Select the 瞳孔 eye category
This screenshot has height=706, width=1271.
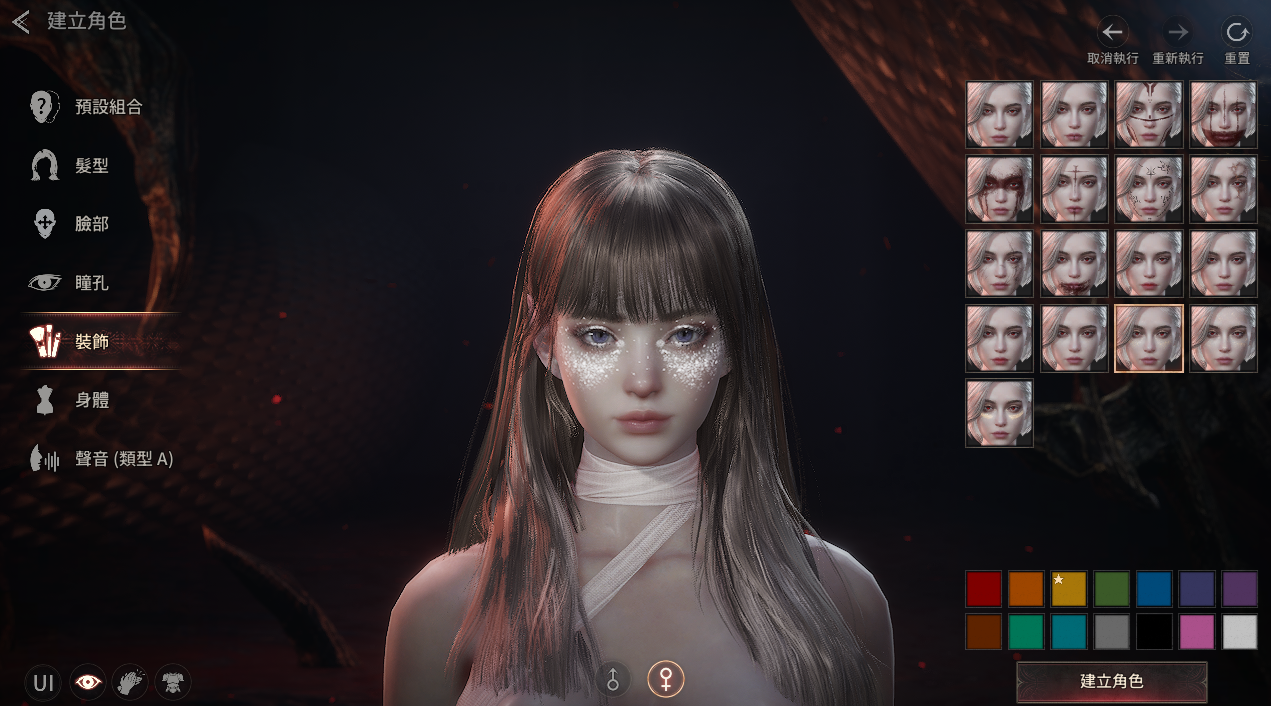[91, 283]
